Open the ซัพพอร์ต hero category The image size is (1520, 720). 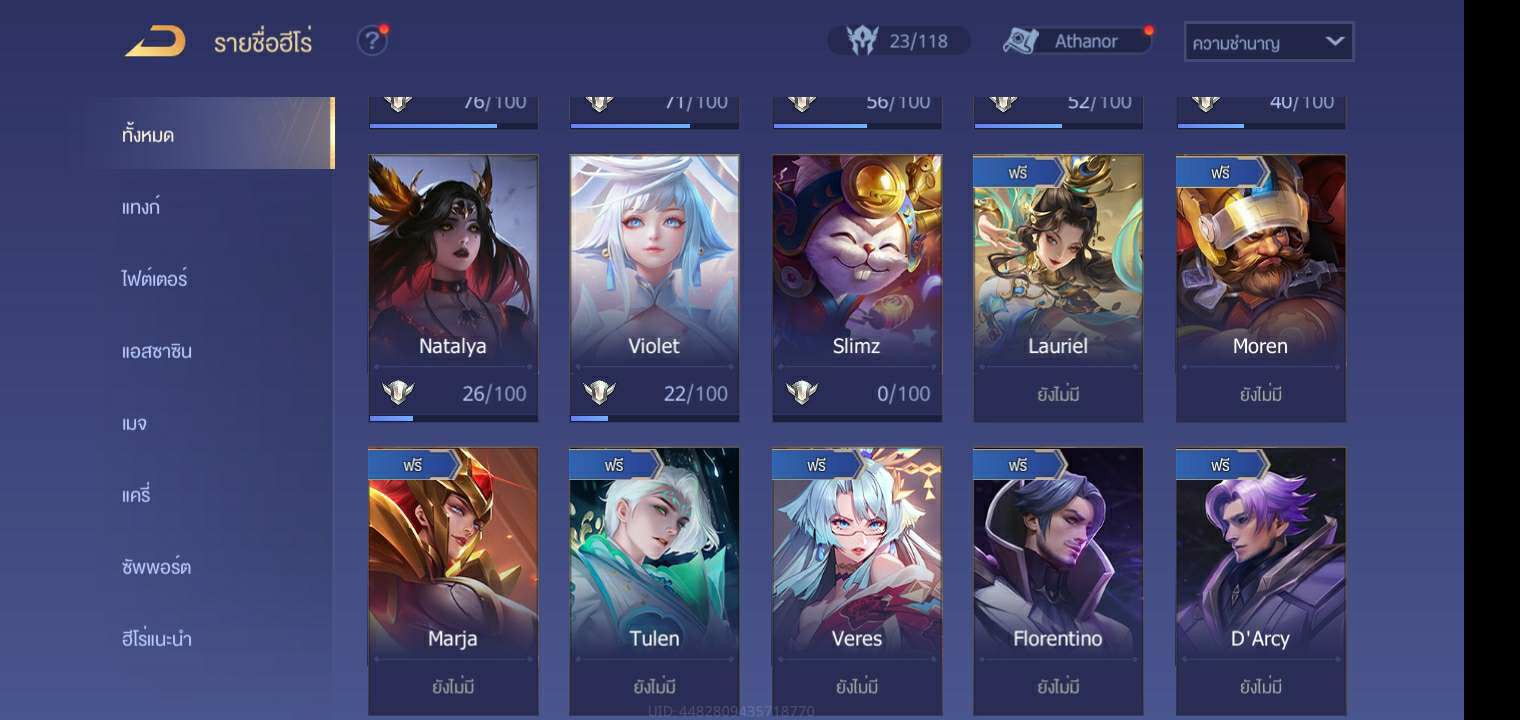(x=157, y=567)
